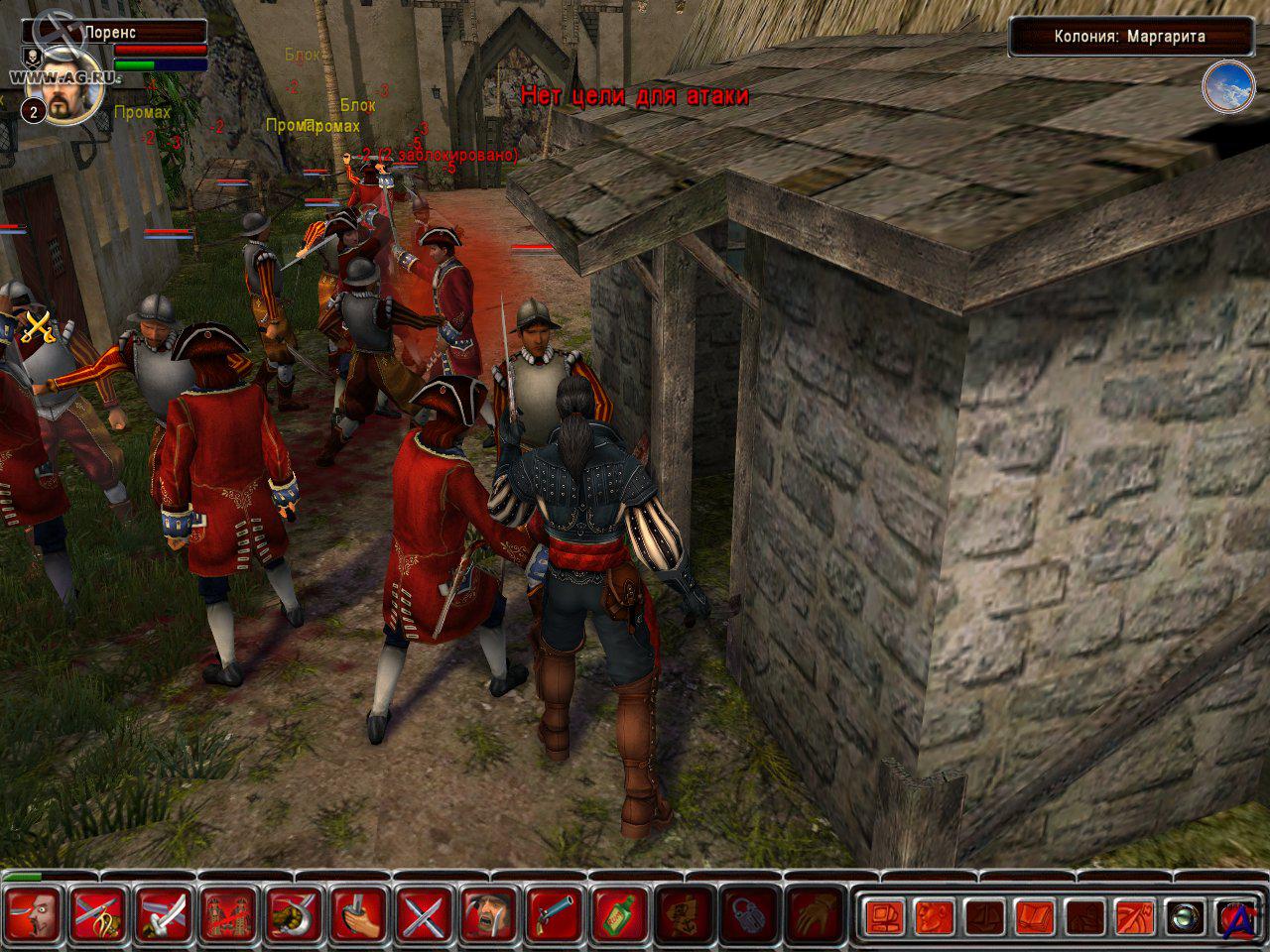Open the journal book panel
Viewport: 1270px width, 952px height.
coord(1033,916)
